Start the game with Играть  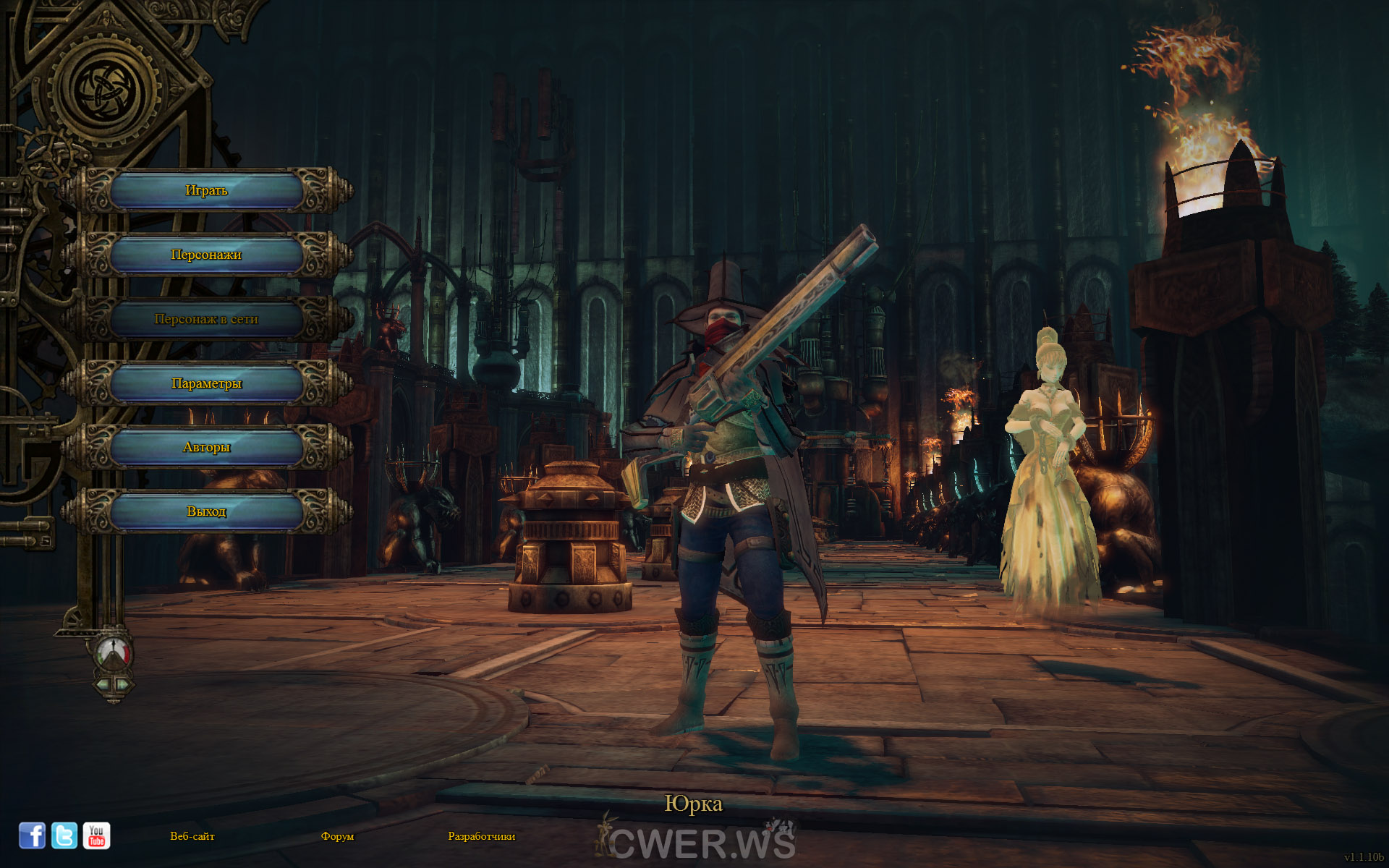click(x=206, y=190)
